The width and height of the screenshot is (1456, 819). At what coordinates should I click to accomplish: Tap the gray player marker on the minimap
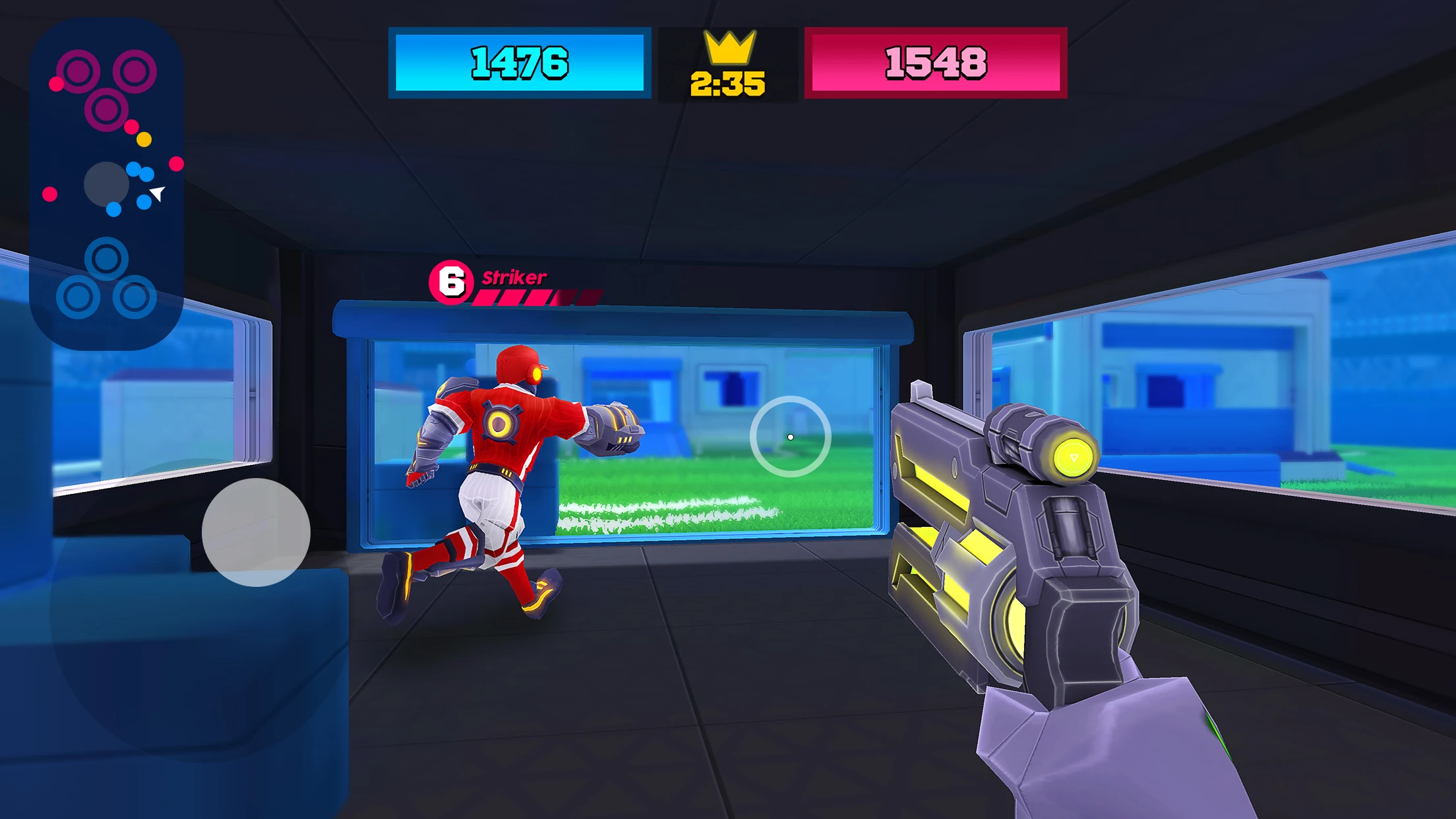pyautogui.click(x=107, y=187)
